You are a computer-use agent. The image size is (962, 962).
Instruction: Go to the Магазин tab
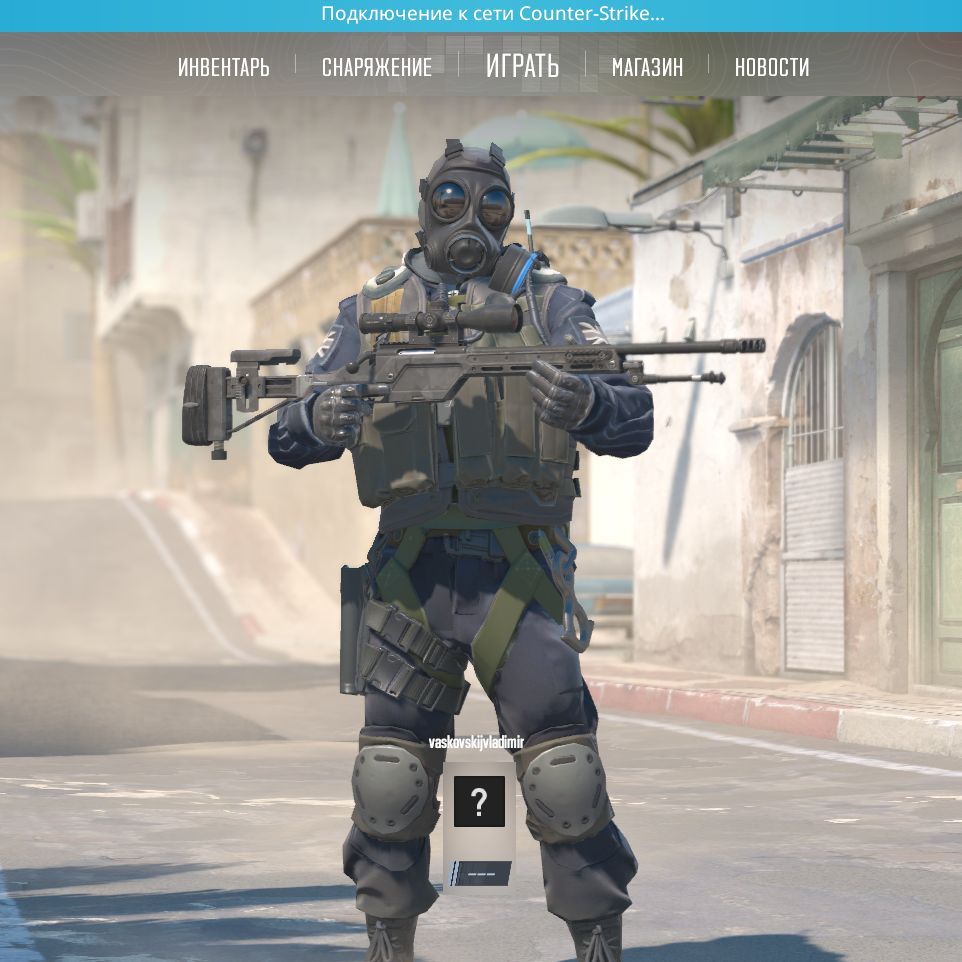click(647, 67)
